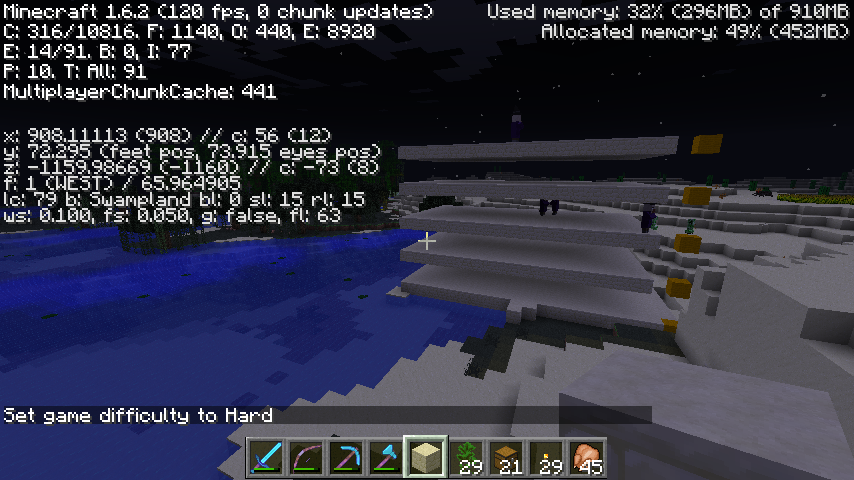Select the cooked chicken stack of 45
The height and width of the screenshot is (480, 854).
click(587, 458)
